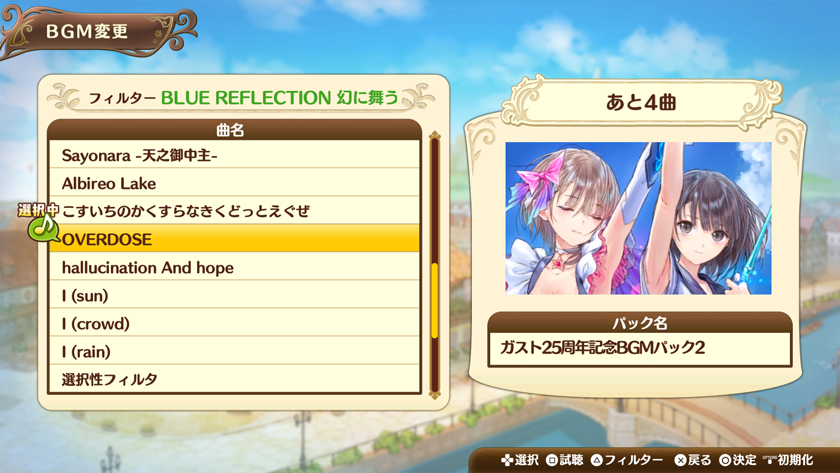Select the 選択性フィルタ song row
840x473 pixels.
[234, 380]
